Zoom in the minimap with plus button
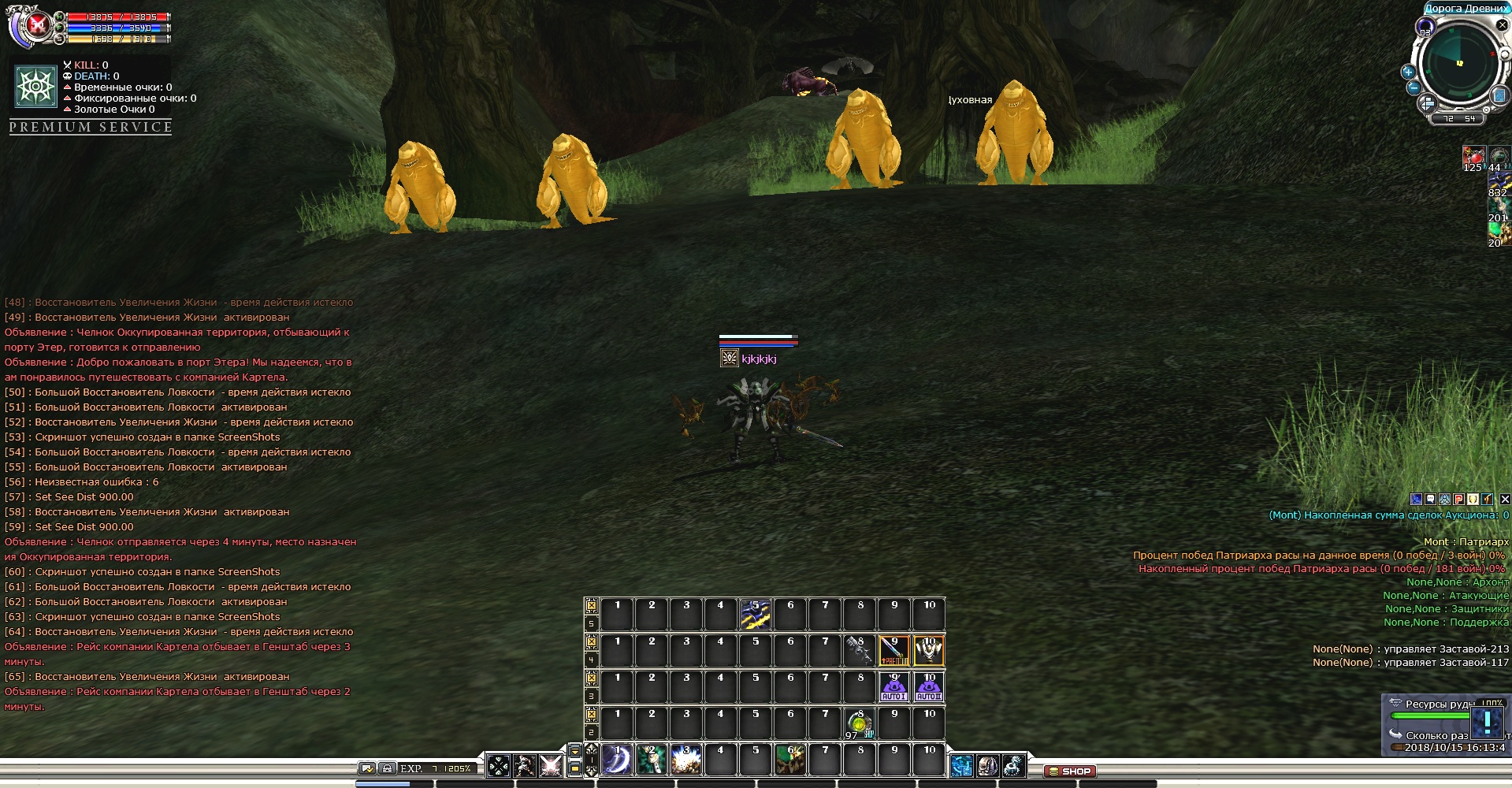 pyautogui.click(x=1408, y=72)
